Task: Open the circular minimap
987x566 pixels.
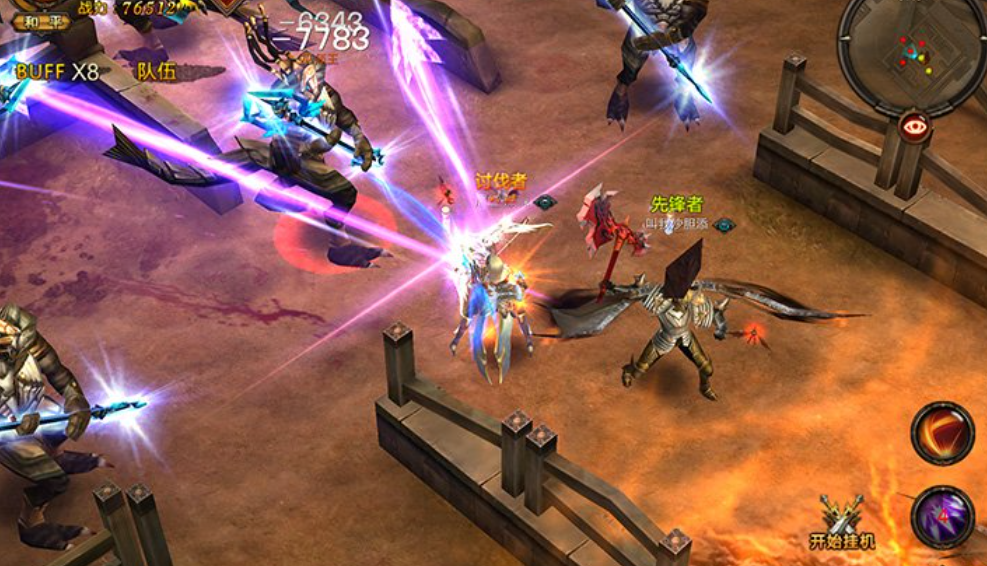Action: point(910,50)
